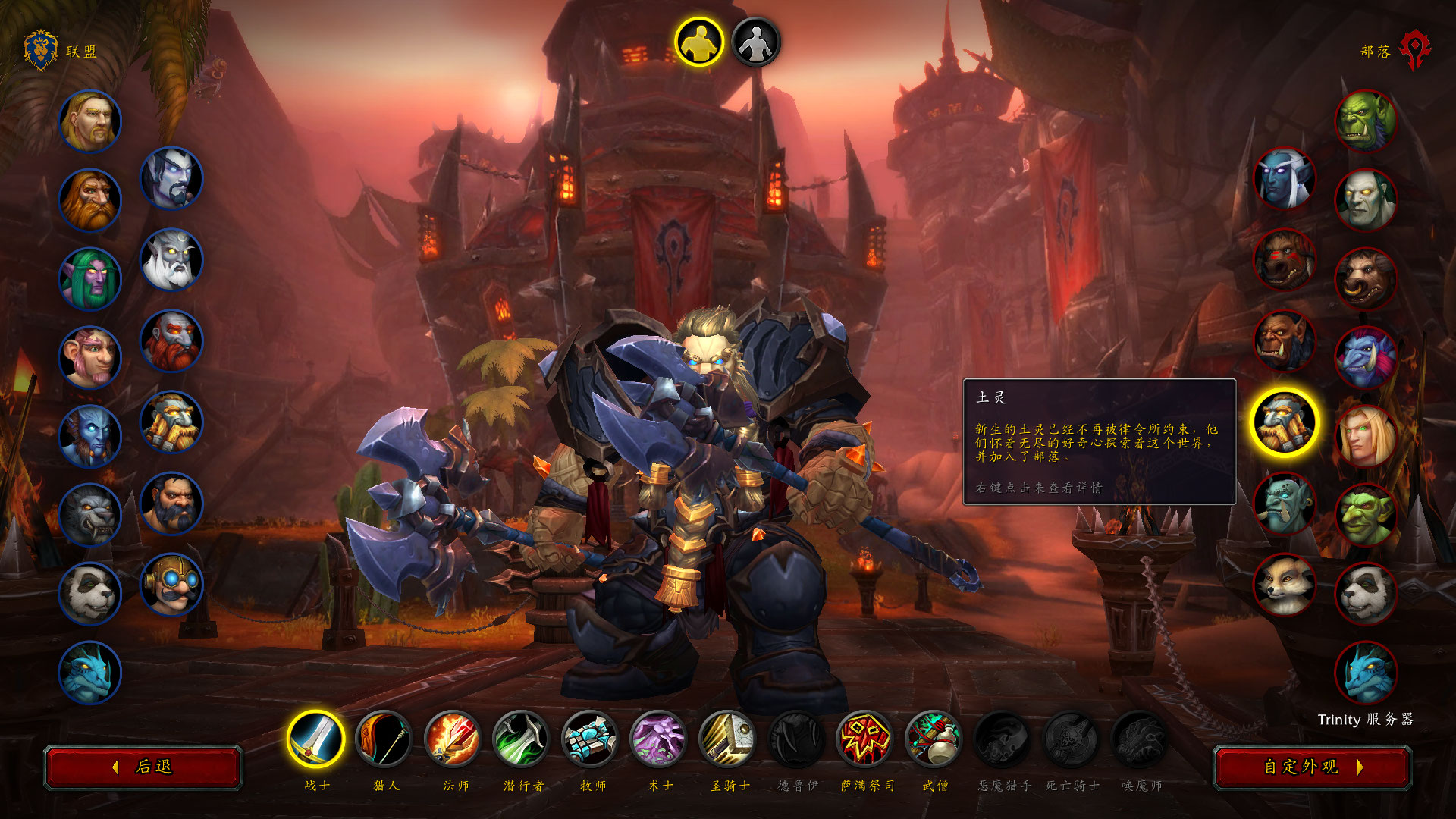
Task: Select the 法师 mage class
Action: click(x=453, y=739)
